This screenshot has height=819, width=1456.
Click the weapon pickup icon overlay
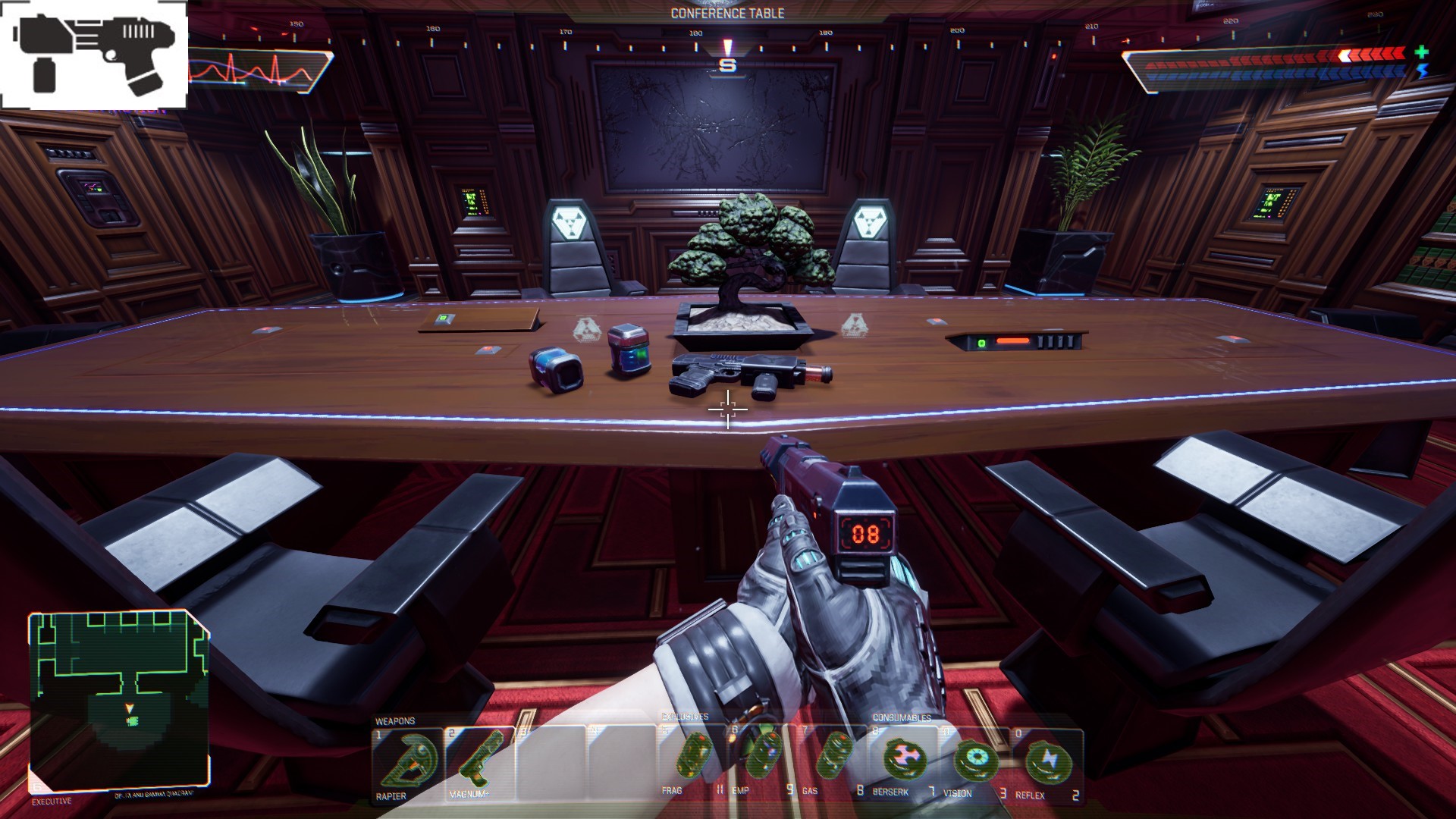coord(95,55)
